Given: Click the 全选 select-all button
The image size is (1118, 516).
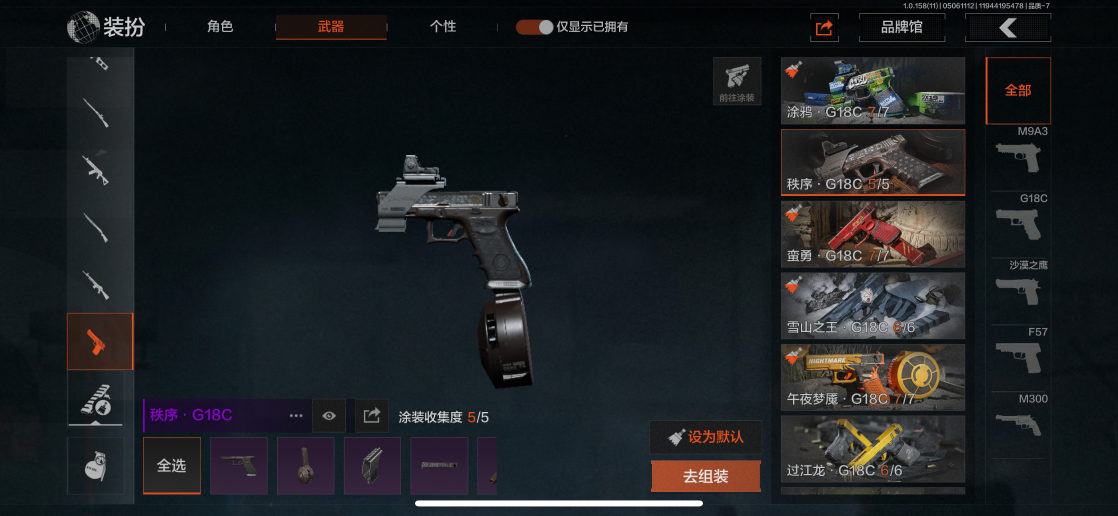Looking at the screenshot, I should click(172, 466).
